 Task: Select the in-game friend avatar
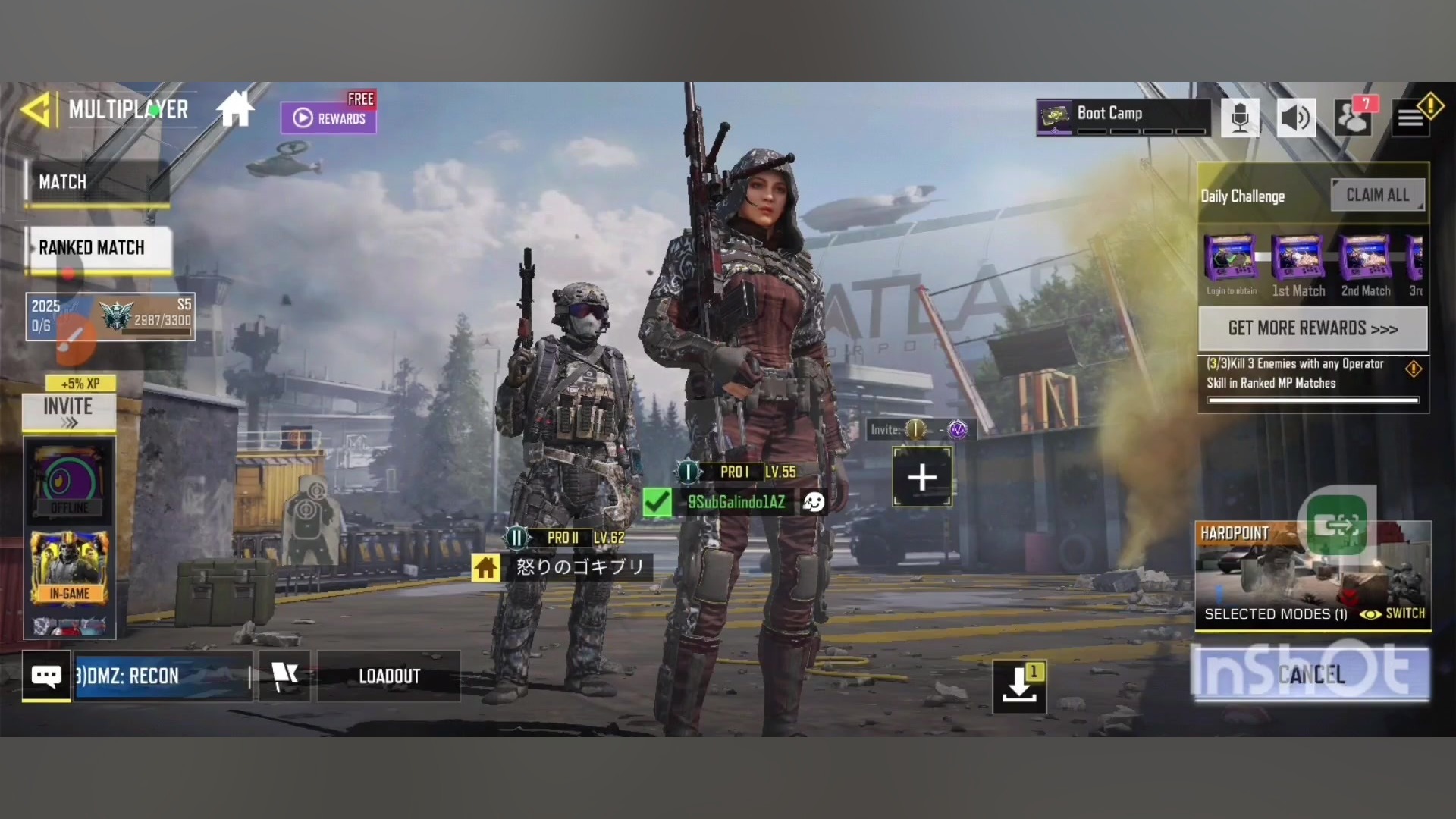tap(69, 567)
